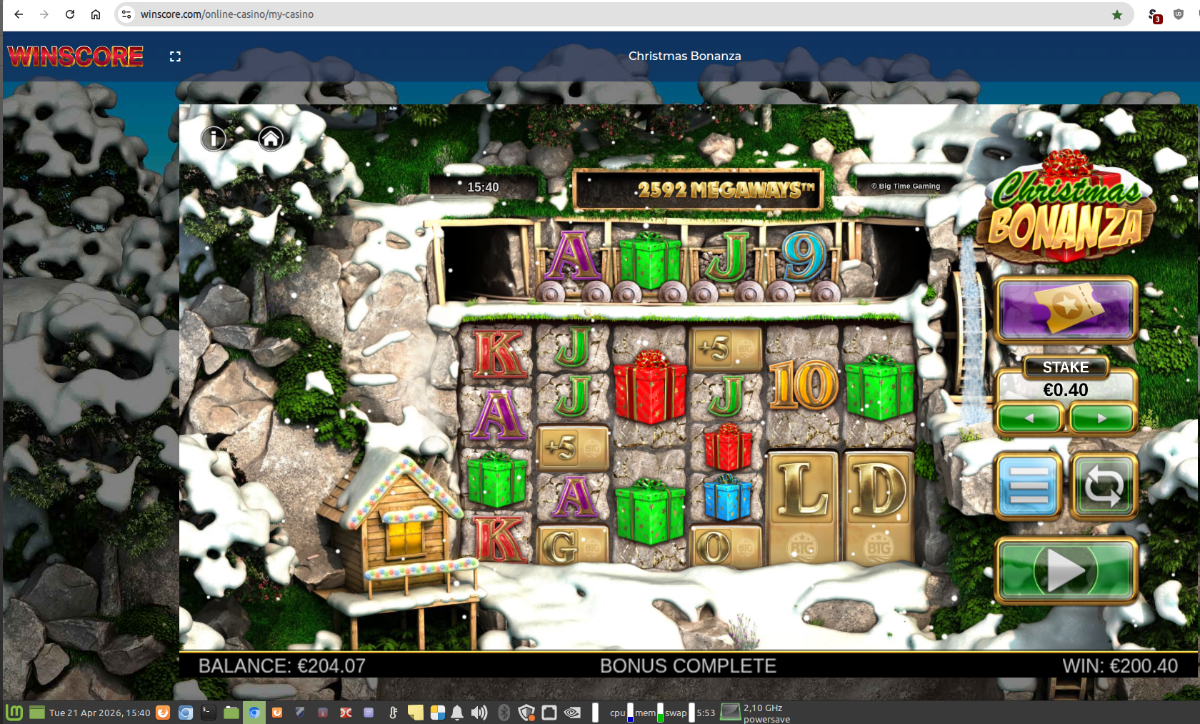Open the purple bonus ticket feature
The width and height of the screenshot is (1200, 724).
(x=1066, y=312)
